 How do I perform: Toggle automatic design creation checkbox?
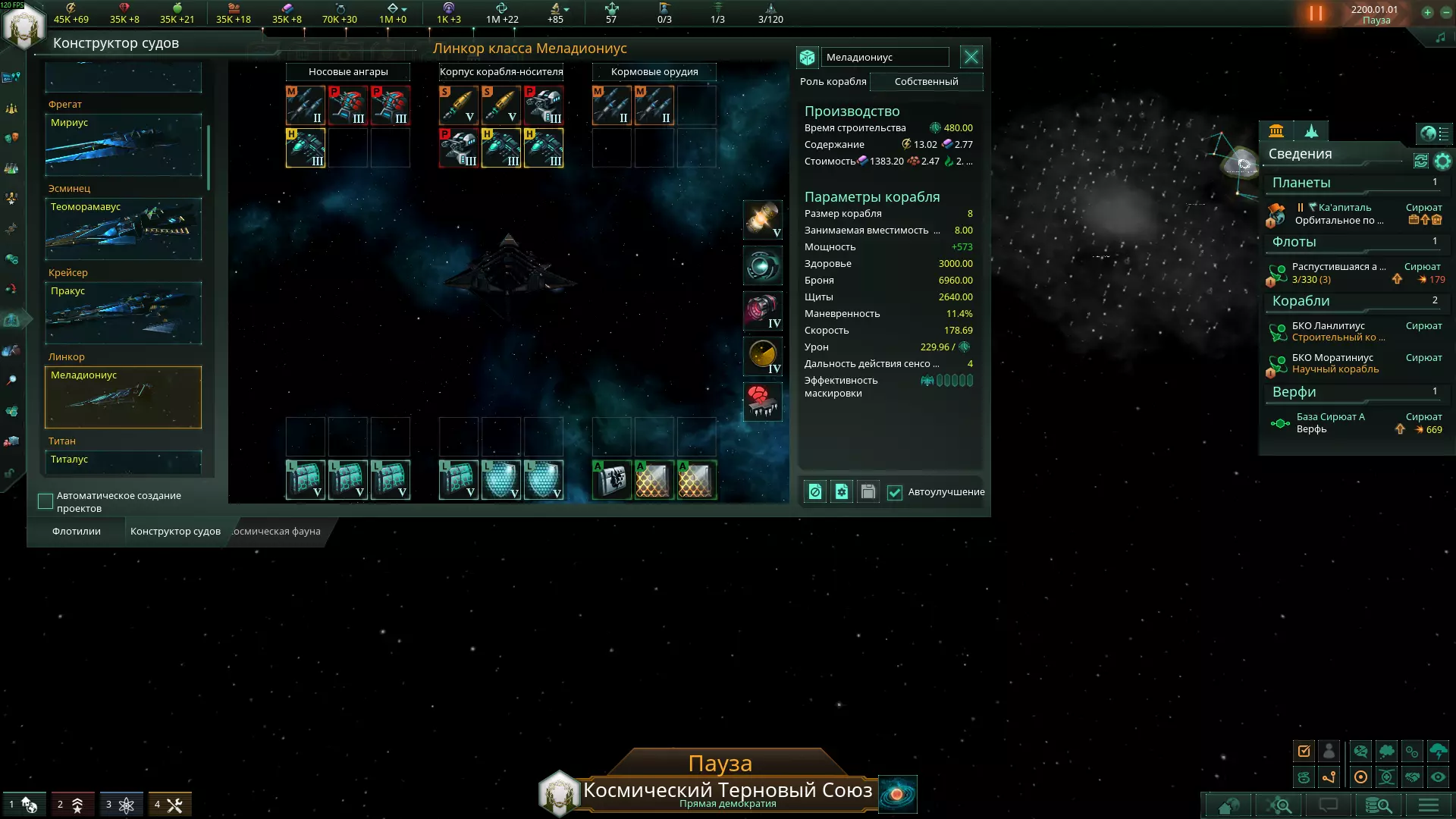[45, 501]
